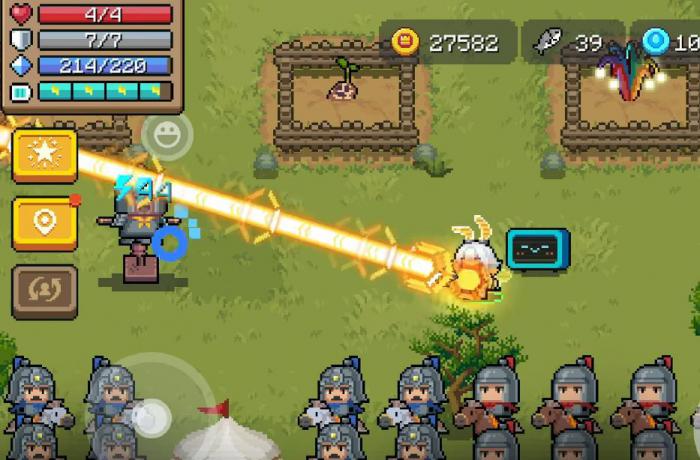Click the brown character swap button
The height and width of the screenshot is (460, 700).
coord(44,291)
